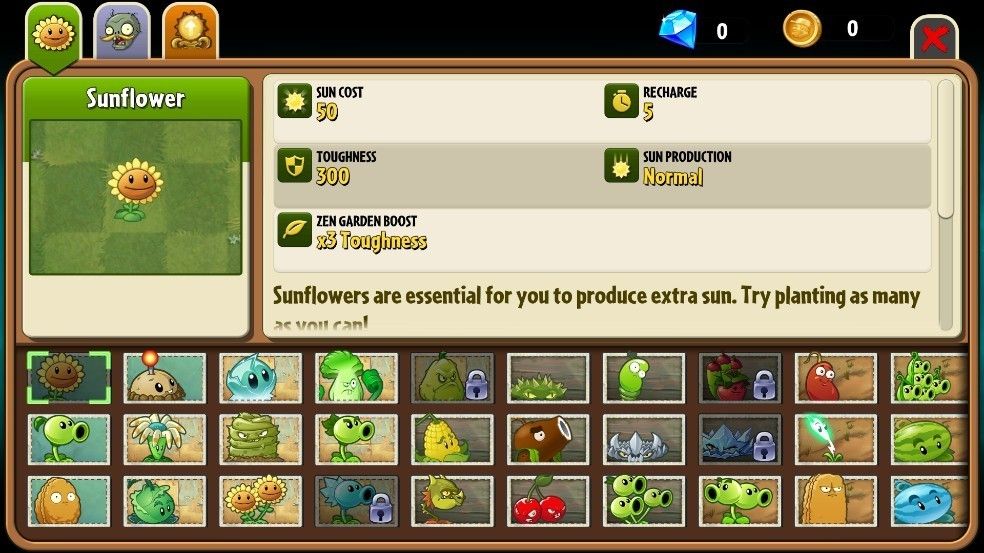Choose the Lightning Reed card
The height and width of the screenshot is (553, 984).
click(x=836, y=439)
